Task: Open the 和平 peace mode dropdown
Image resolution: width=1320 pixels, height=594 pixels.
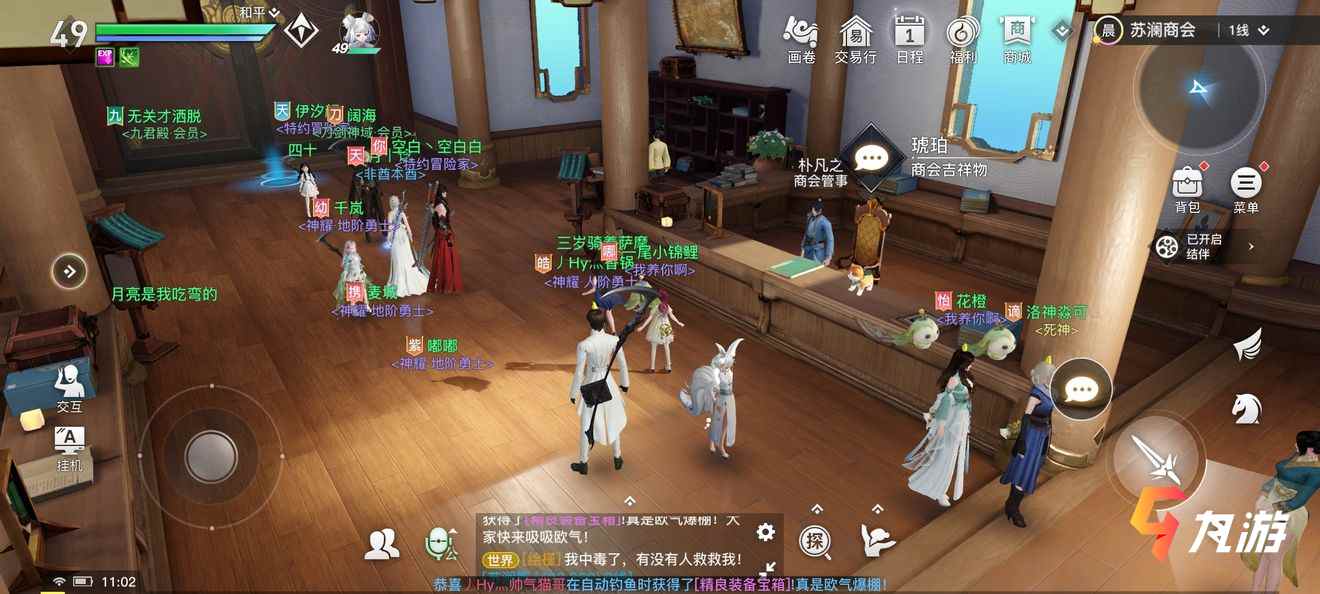Action: 260,13
